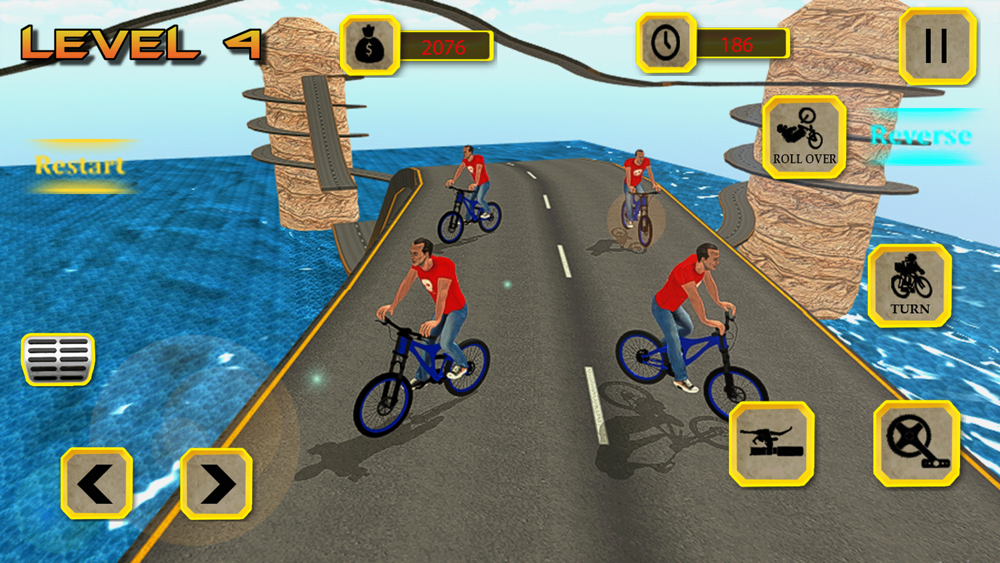
Task: Pause the game
Action: pos(937,46)
